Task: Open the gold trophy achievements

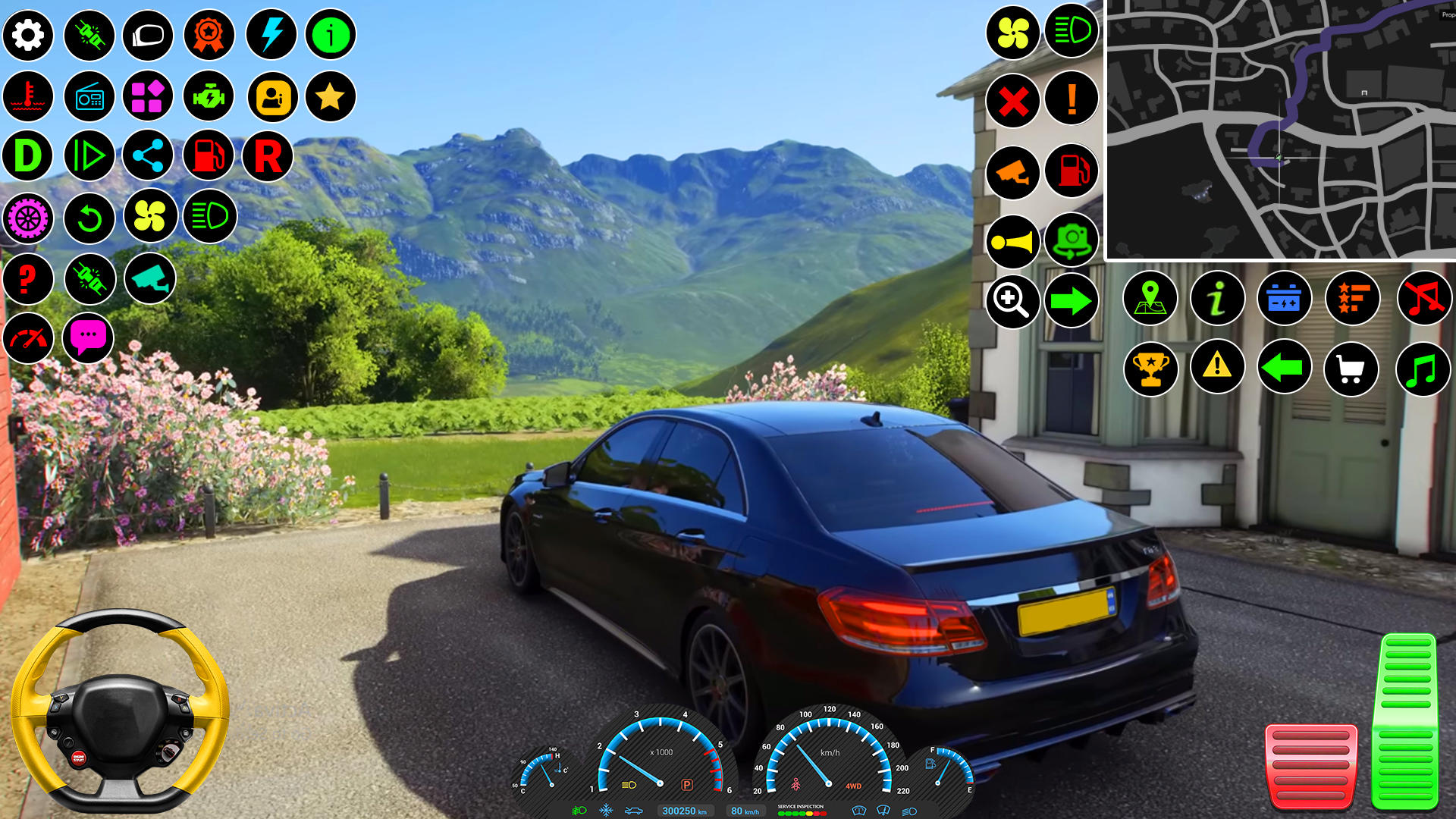Action: [1150, 369]
